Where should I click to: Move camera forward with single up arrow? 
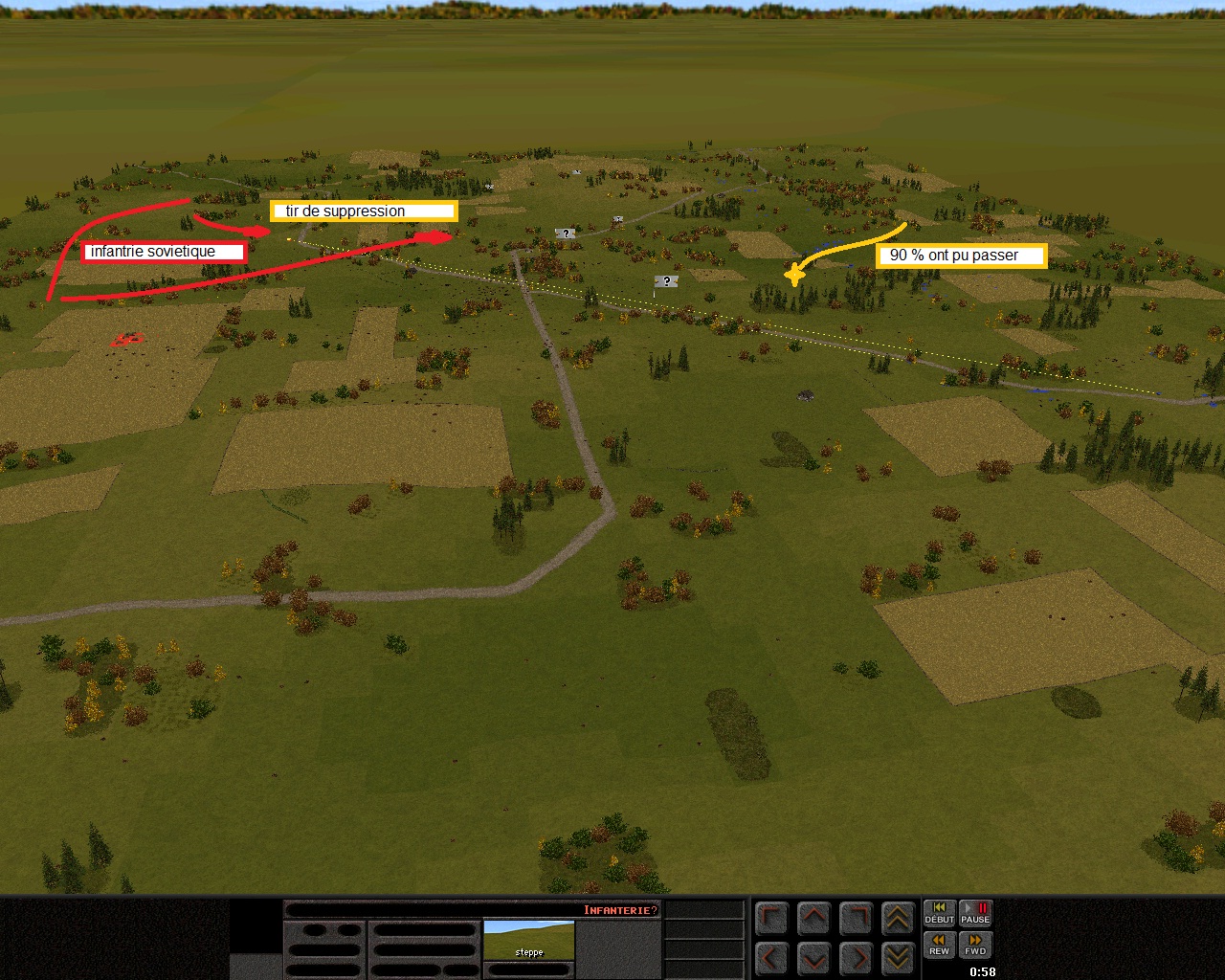click(813, 919)
